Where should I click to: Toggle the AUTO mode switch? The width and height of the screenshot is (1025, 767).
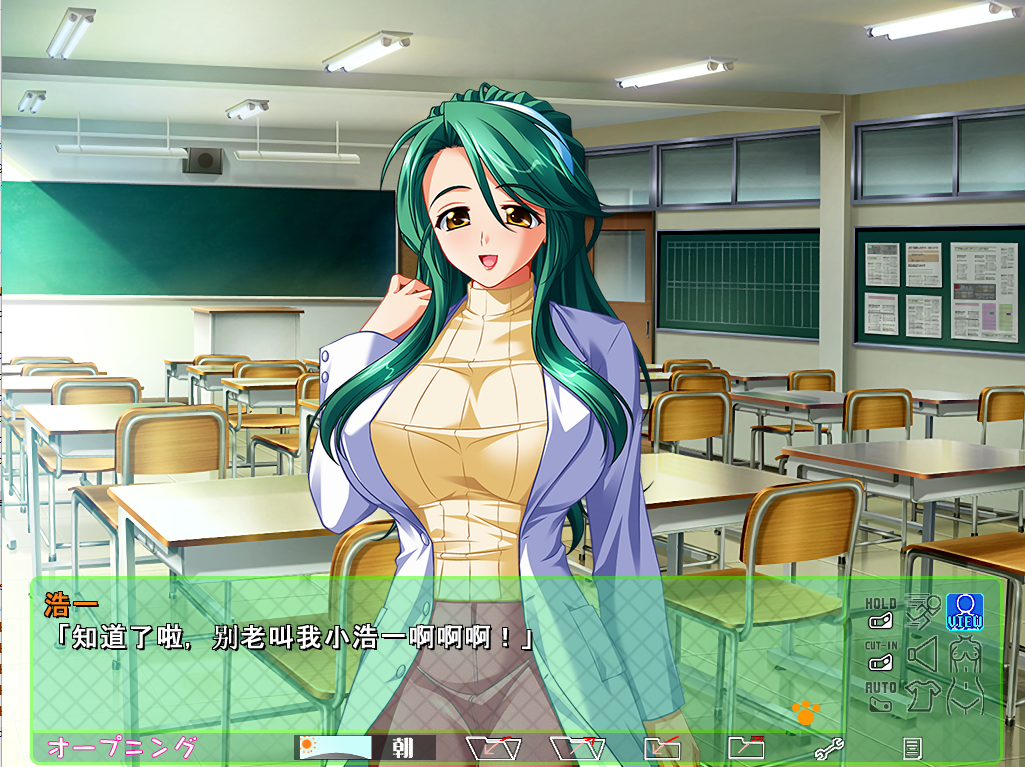[880, 704]
